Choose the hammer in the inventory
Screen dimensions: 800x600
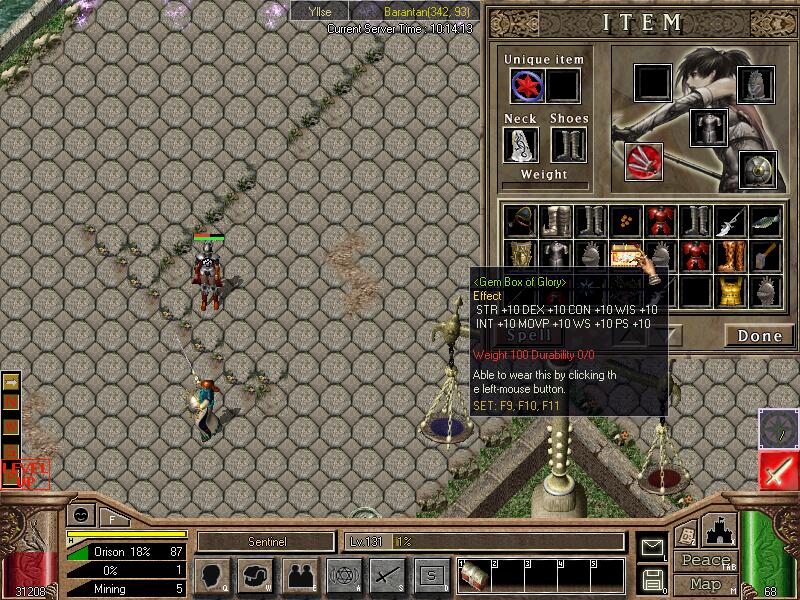click(765, 256)
